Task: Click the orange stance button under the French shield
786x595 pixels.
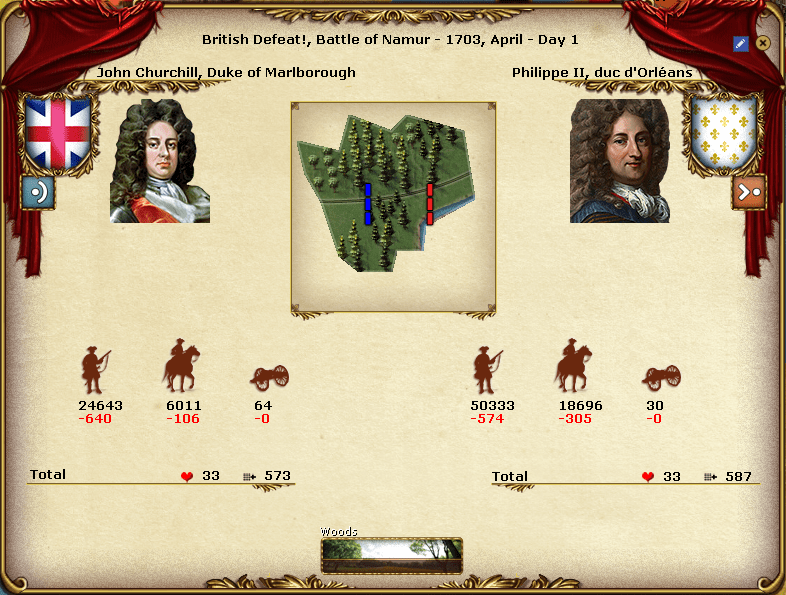Action: tap(748, 191)
